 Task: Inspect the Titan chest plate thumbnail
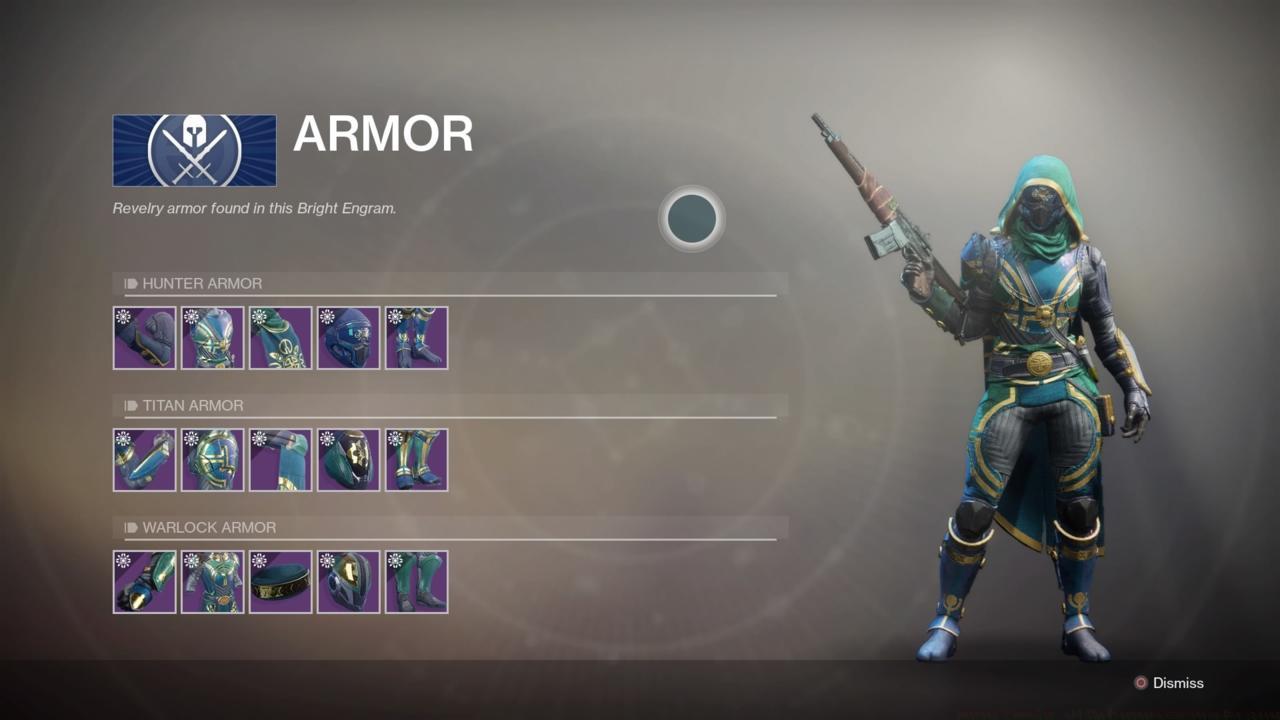tap(213, 460)
